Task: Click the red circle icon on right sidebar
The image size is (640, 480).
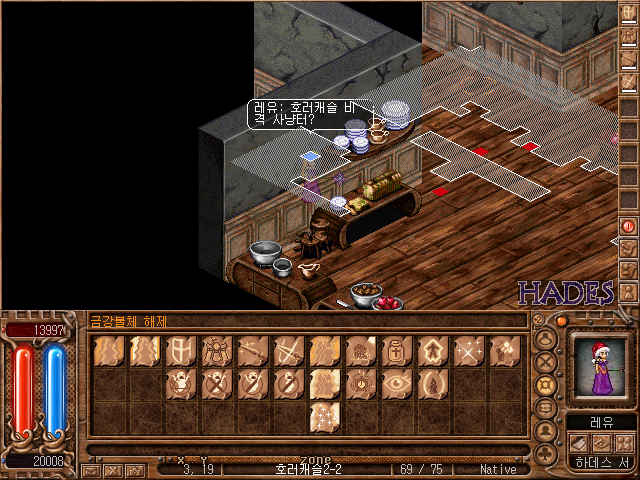Action: point(629,227)
